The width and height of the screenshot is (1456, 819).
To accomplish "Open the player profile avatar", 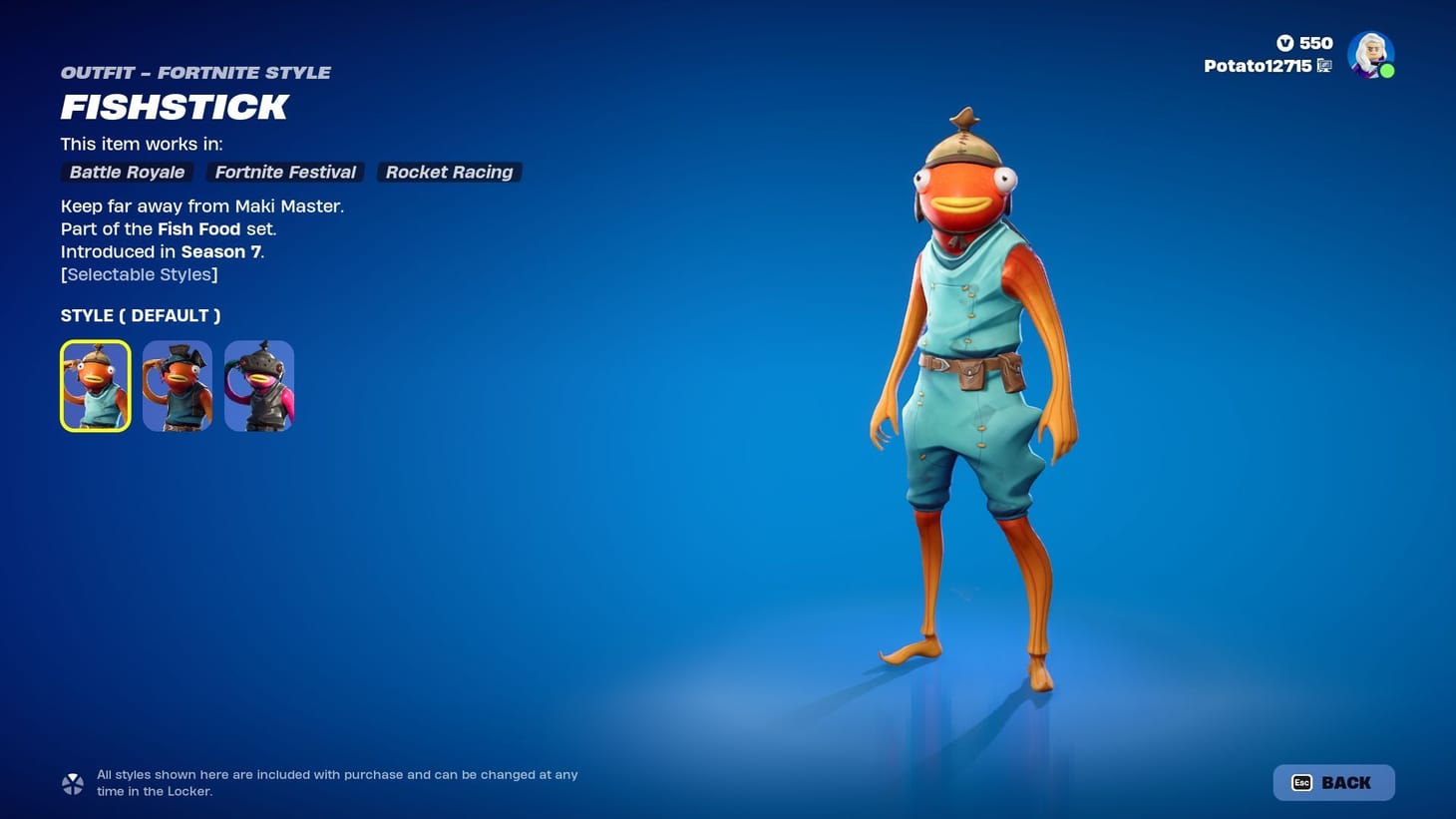I will point(1370,55).
